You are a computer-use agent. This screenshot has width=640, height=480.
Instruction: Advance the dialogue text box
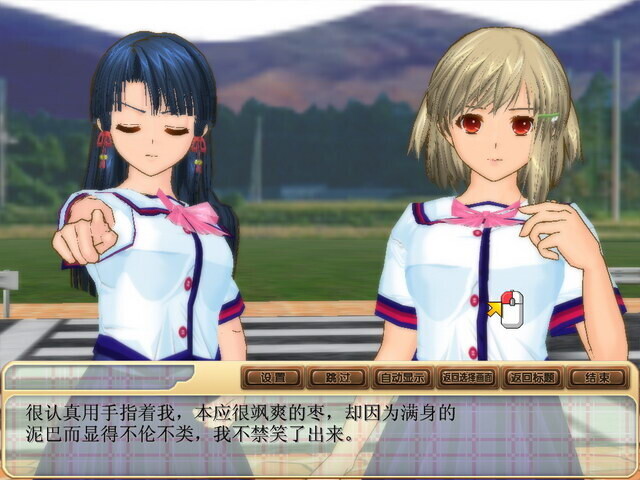320,430
